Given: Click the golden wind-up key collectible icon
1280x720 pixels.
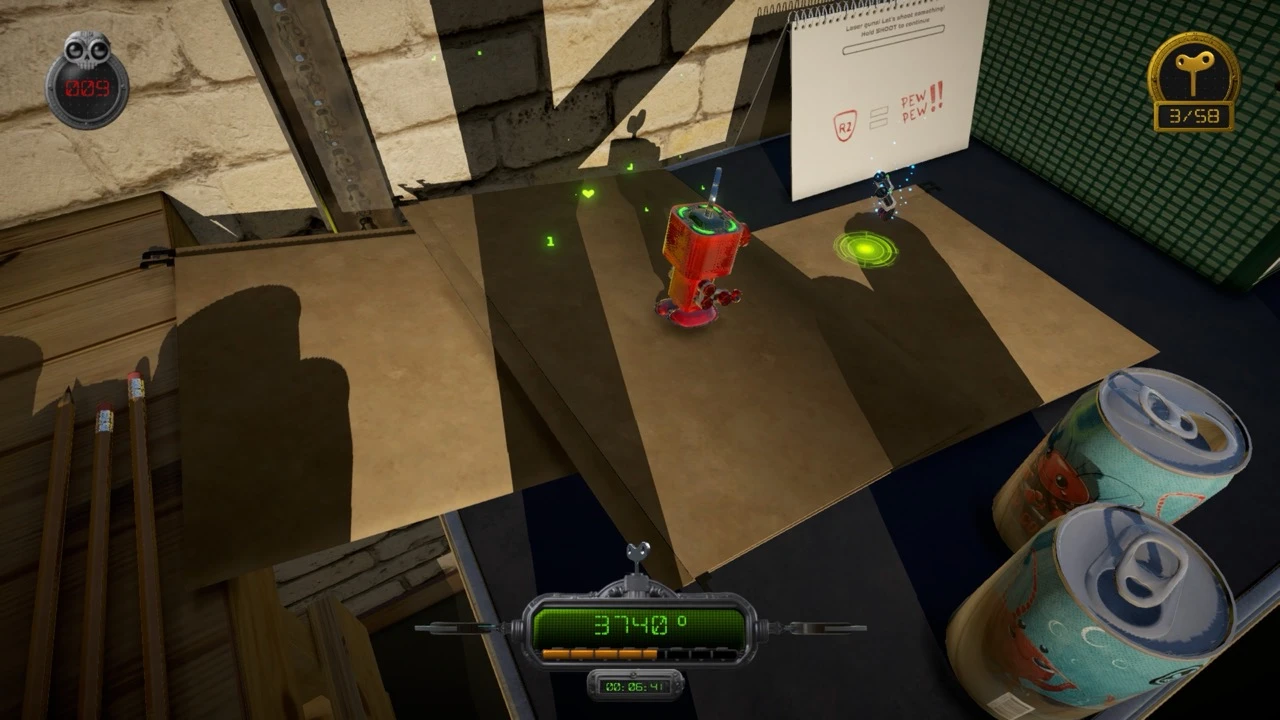Looking at the screenshot, I should tap(1193, 72).
